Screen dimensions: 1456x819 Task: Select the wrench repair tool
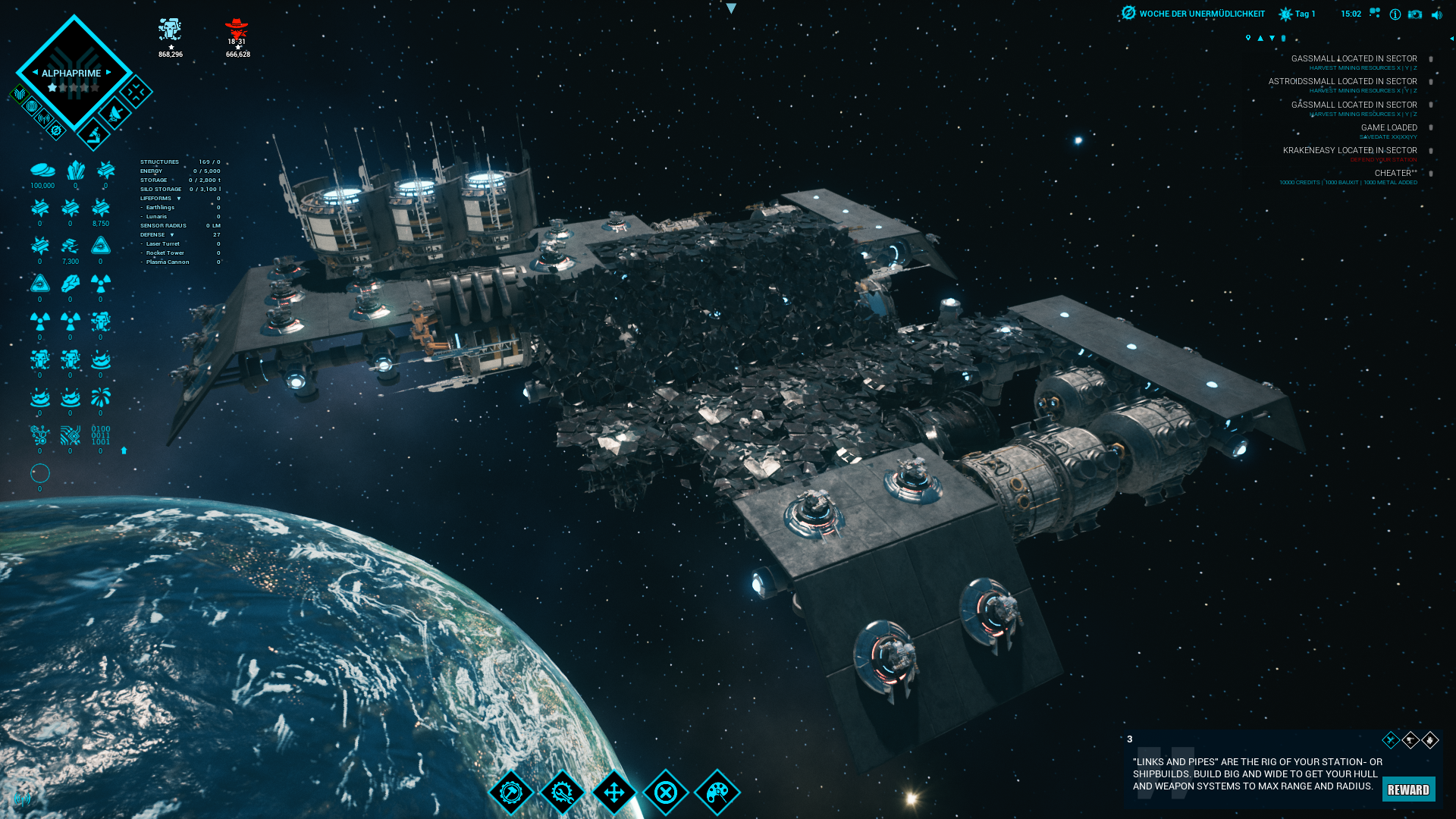(563, 792)
